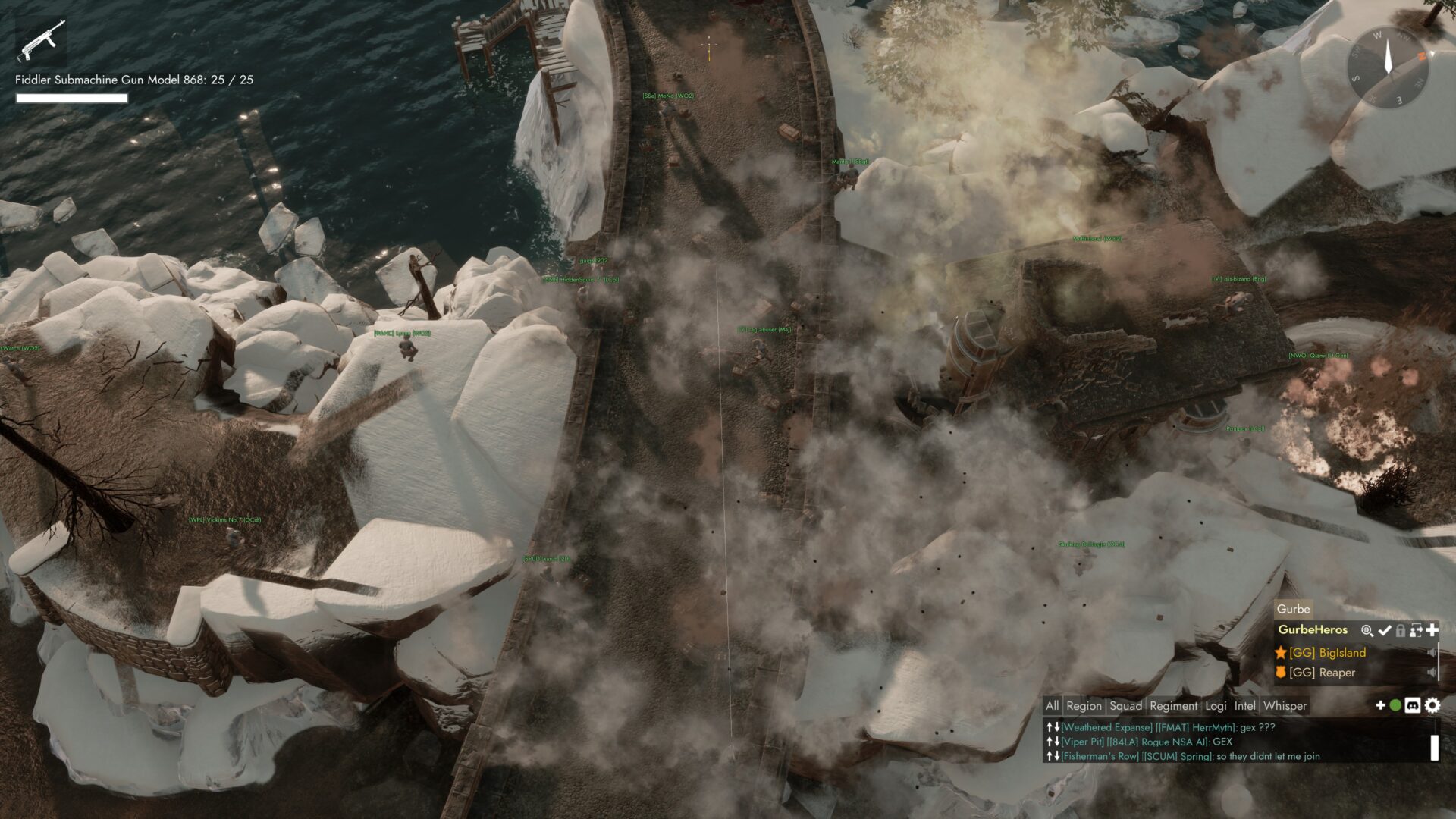Select the Regiment chat channel
Image resolution: width=1456 pixels, height=819 pixels.
1173,706
